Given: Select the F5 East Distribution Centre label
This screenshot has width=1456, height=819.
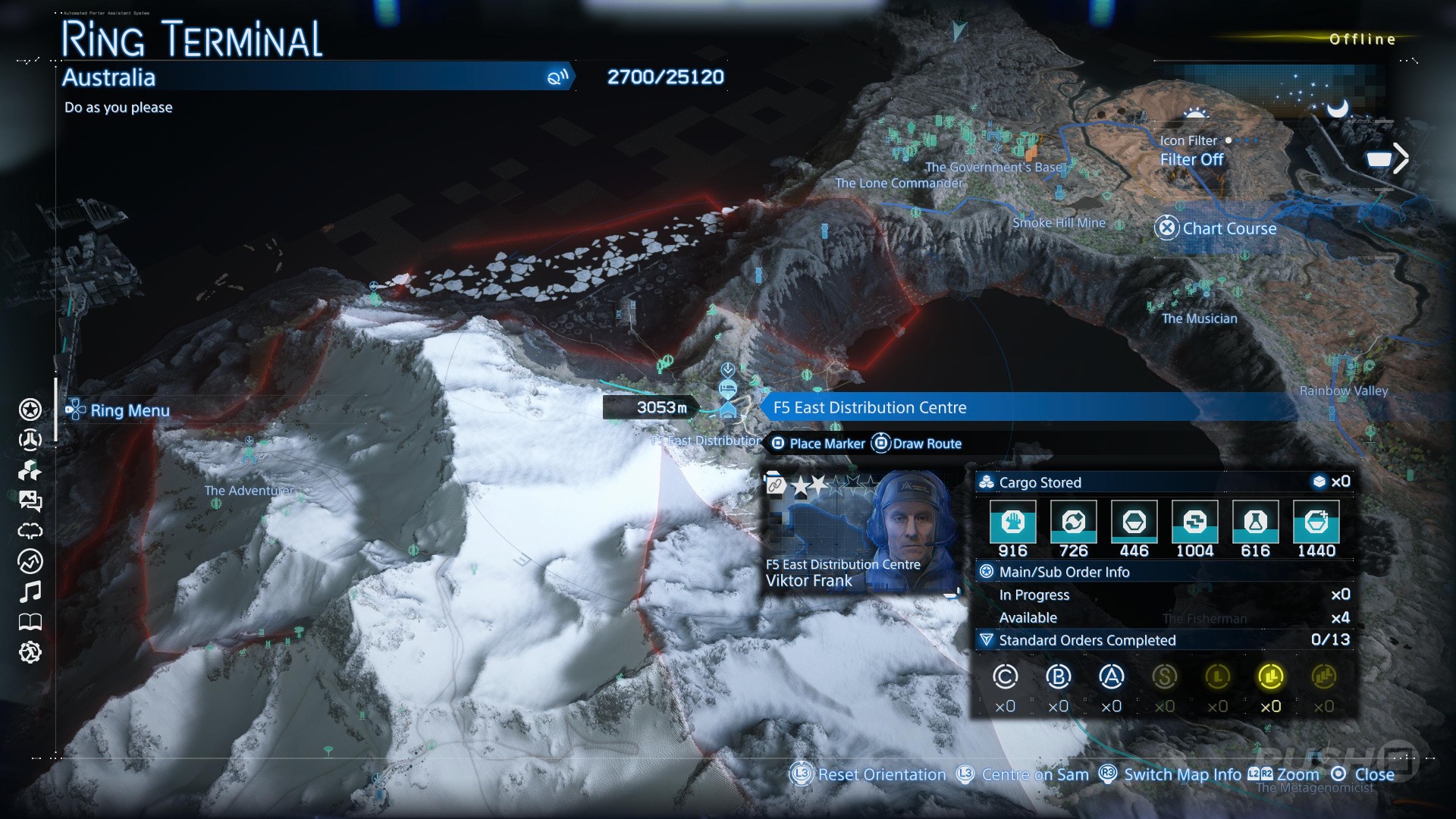Looking at the screenshot, I should click(x=869, y=408).
